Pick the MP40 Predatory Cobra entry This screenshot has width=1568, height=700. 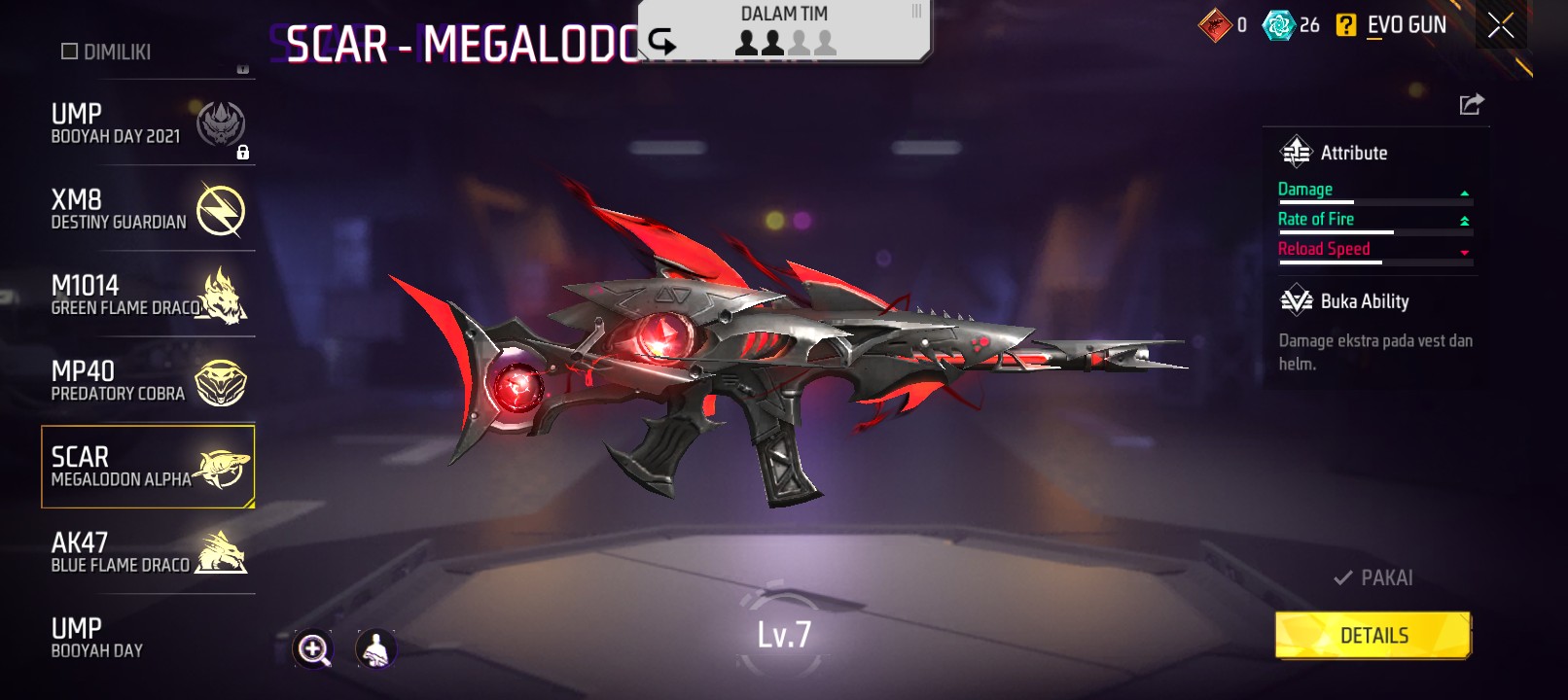tap(147, 381)
